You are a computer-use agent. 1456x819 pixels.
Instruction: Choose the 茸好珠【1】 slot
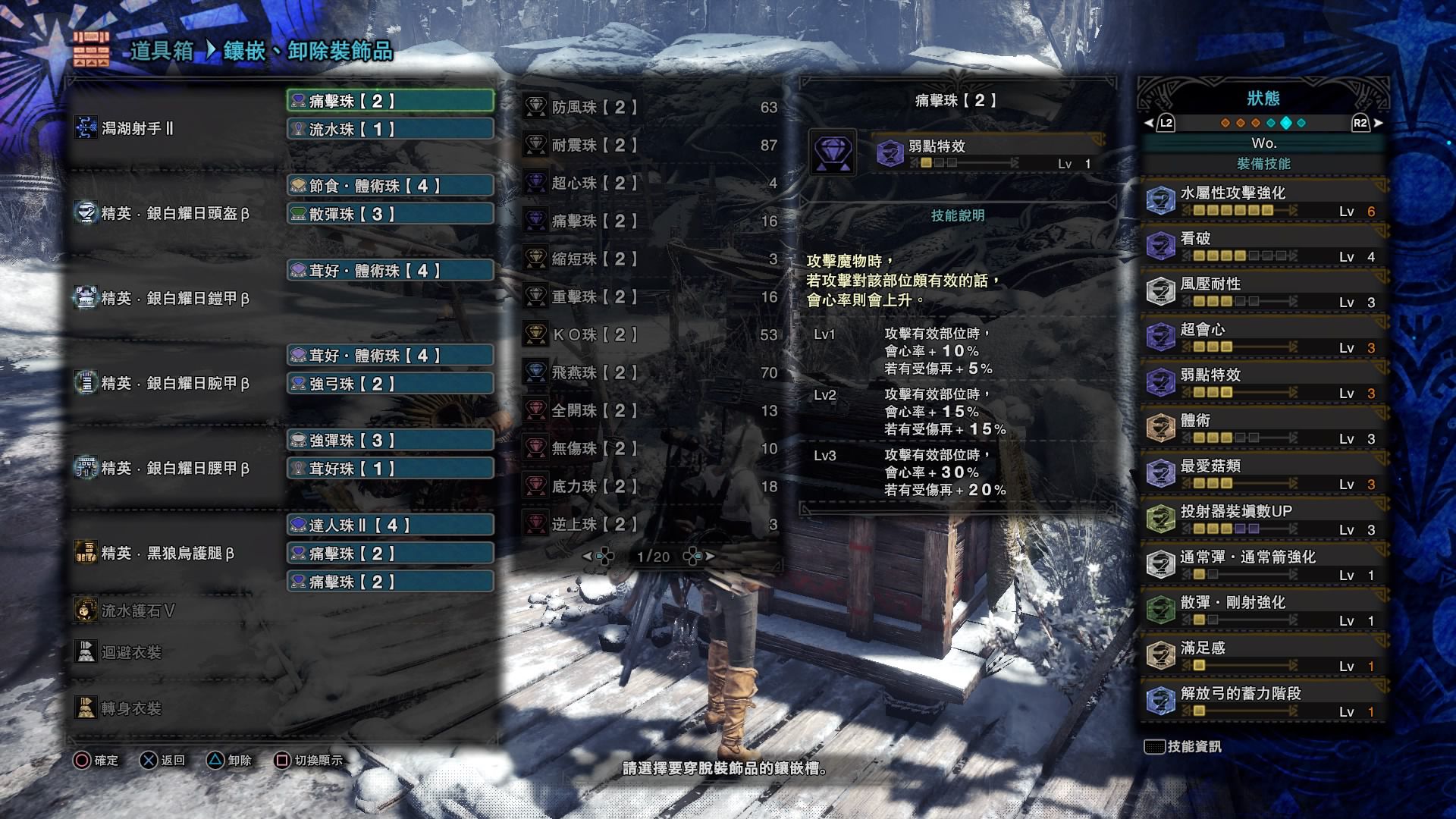[390, 469]
